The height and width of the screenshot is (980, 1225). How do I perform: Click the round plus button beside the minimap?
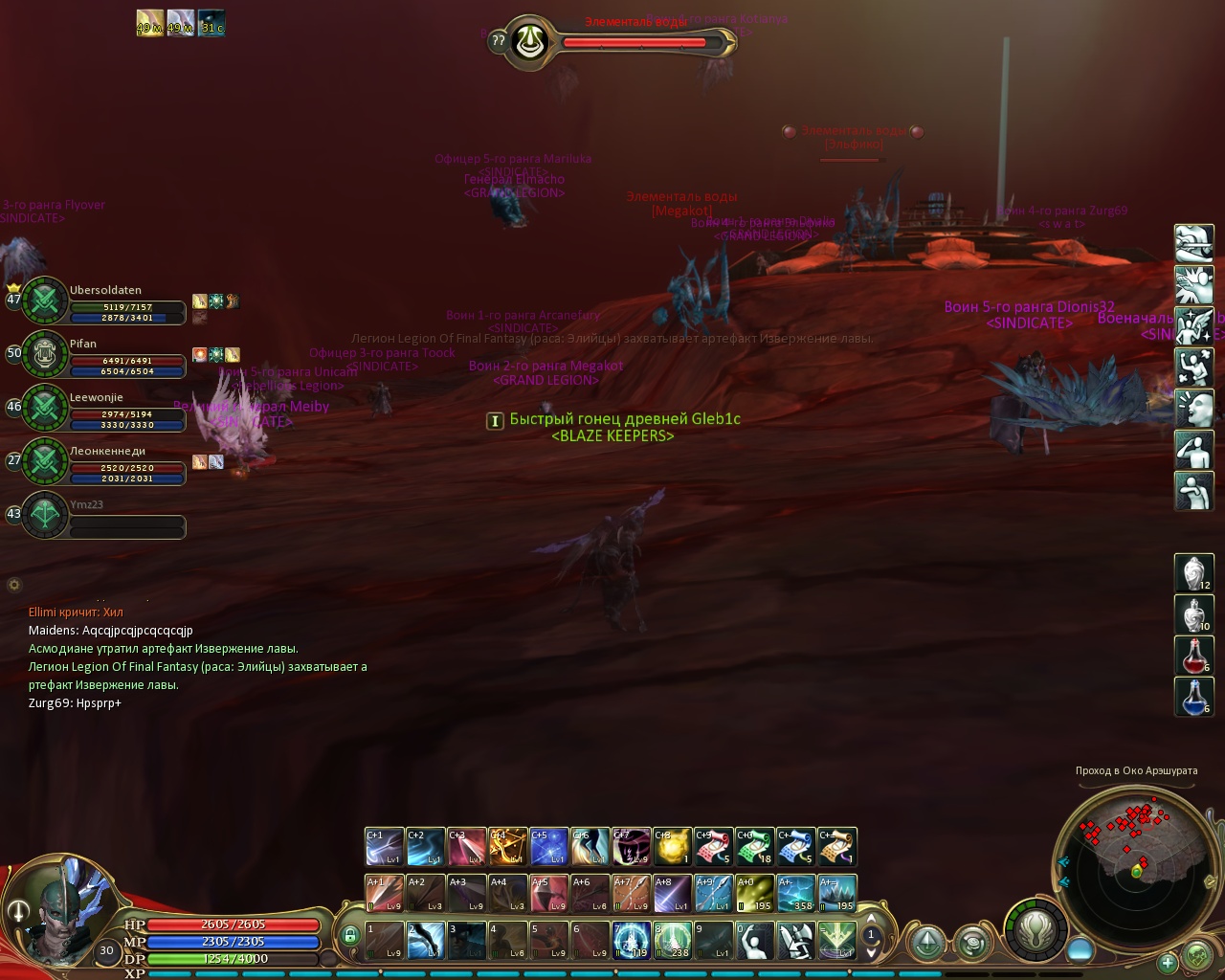[1168, 962]
